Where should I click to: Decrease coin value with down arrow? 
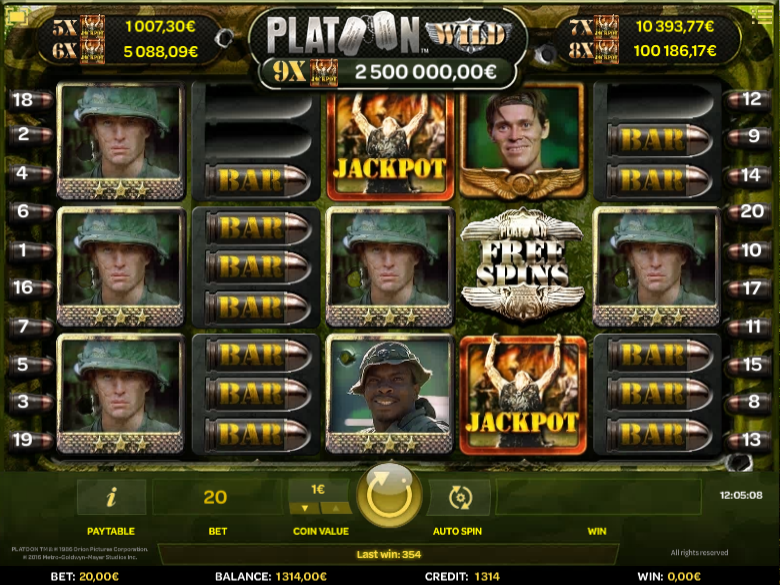(305, 508)
